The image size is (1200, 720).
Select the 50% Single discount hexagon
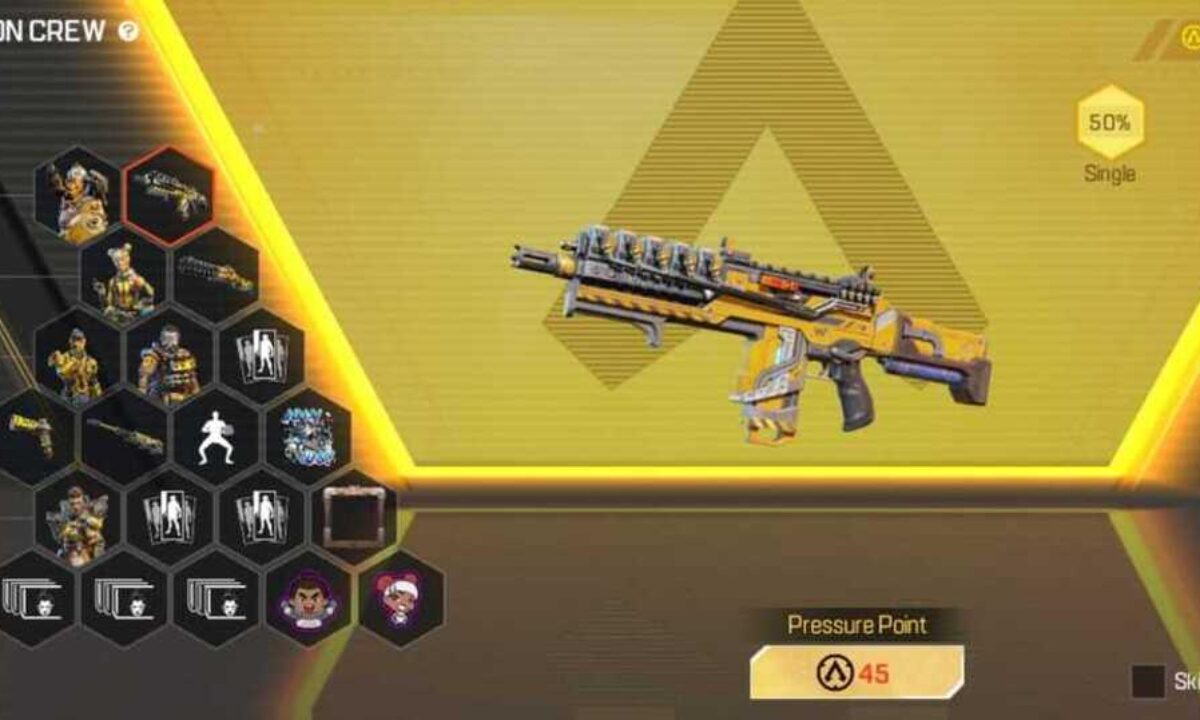click(1109, 123)
